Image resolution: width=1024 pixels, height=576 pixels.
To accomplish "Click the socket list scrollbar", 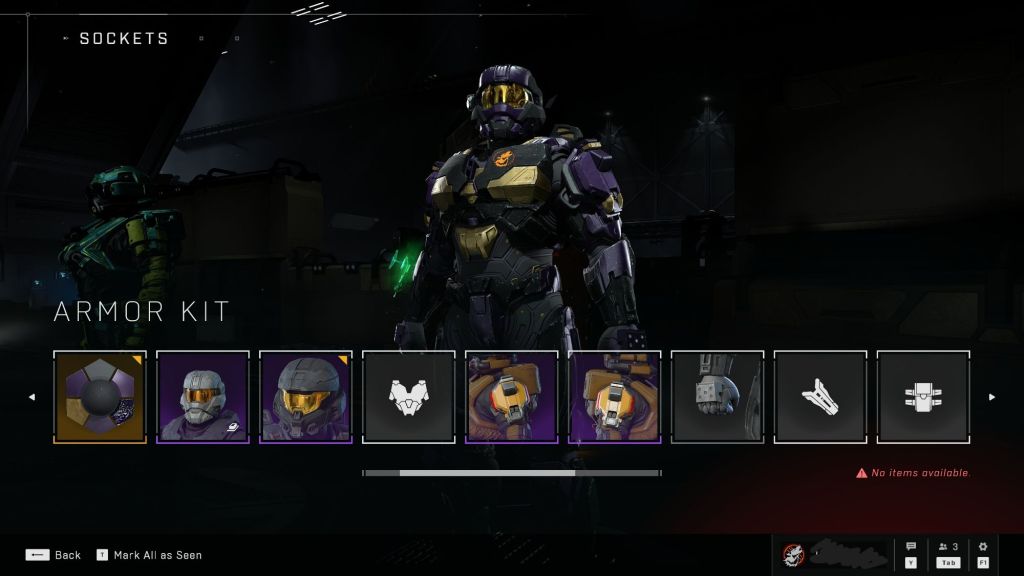I will (511, 473).
